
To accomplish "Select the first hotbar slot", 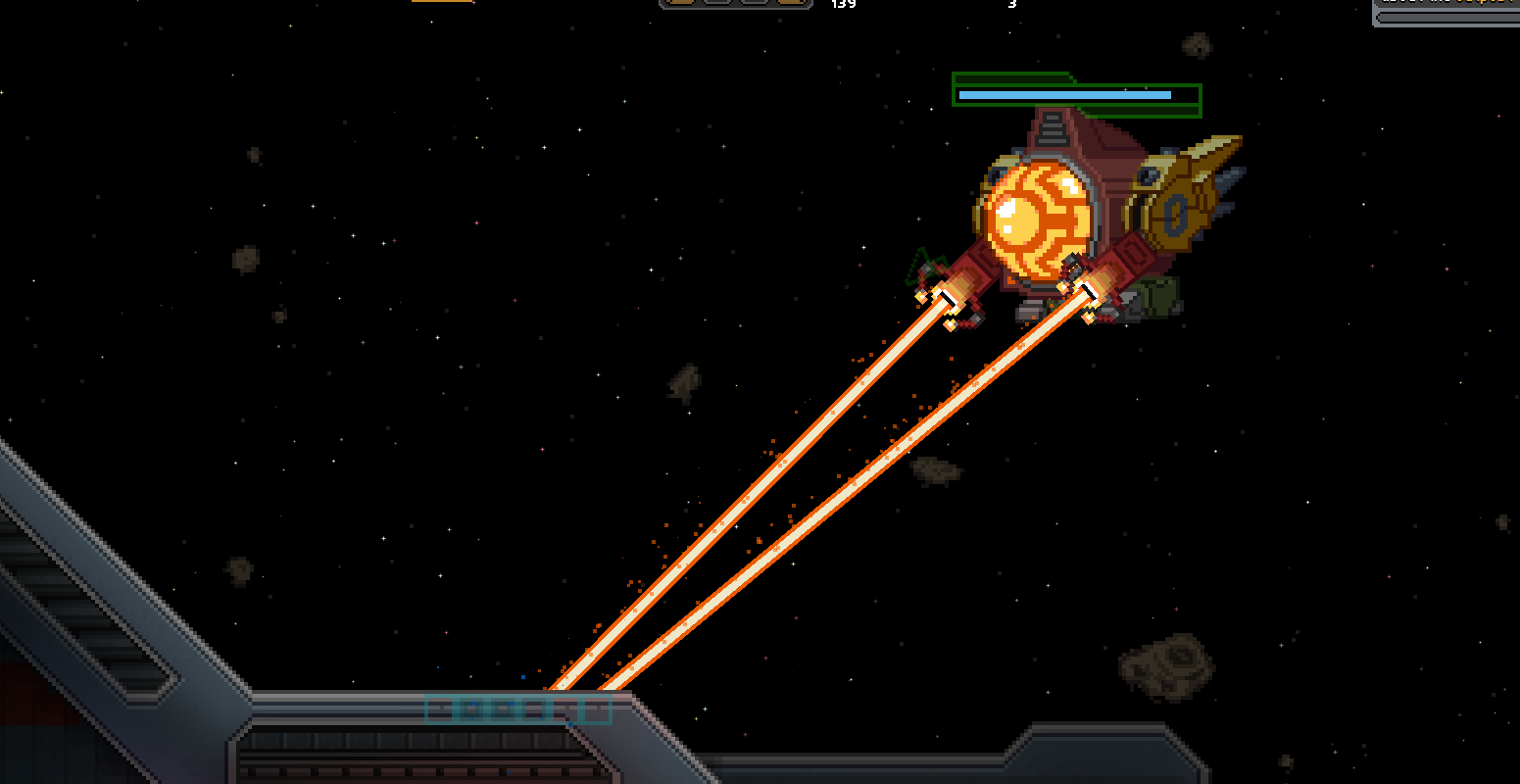I will pos(680,3).
